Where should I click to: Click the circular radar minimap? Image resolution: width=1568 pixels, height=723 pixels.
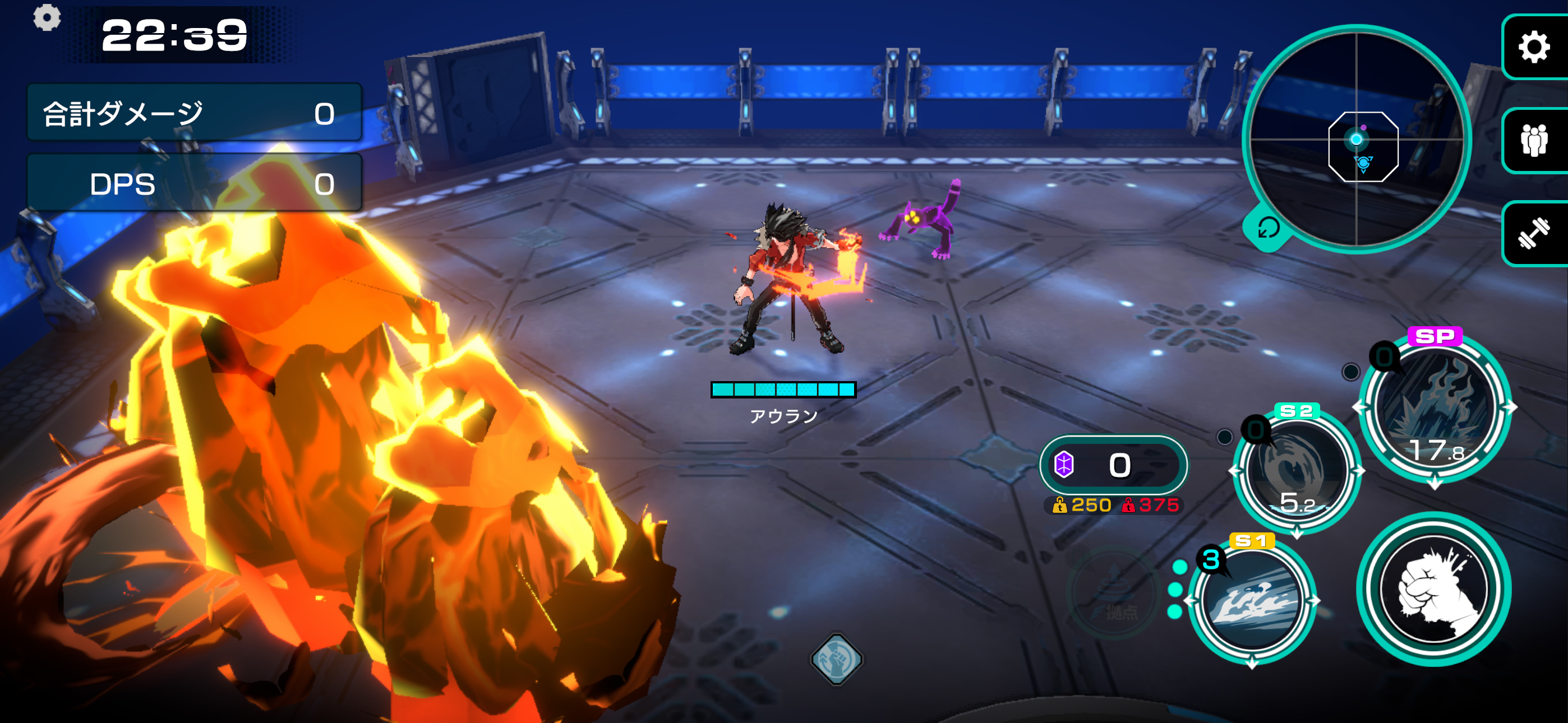pyautogui.click(x=1356, y=140)
